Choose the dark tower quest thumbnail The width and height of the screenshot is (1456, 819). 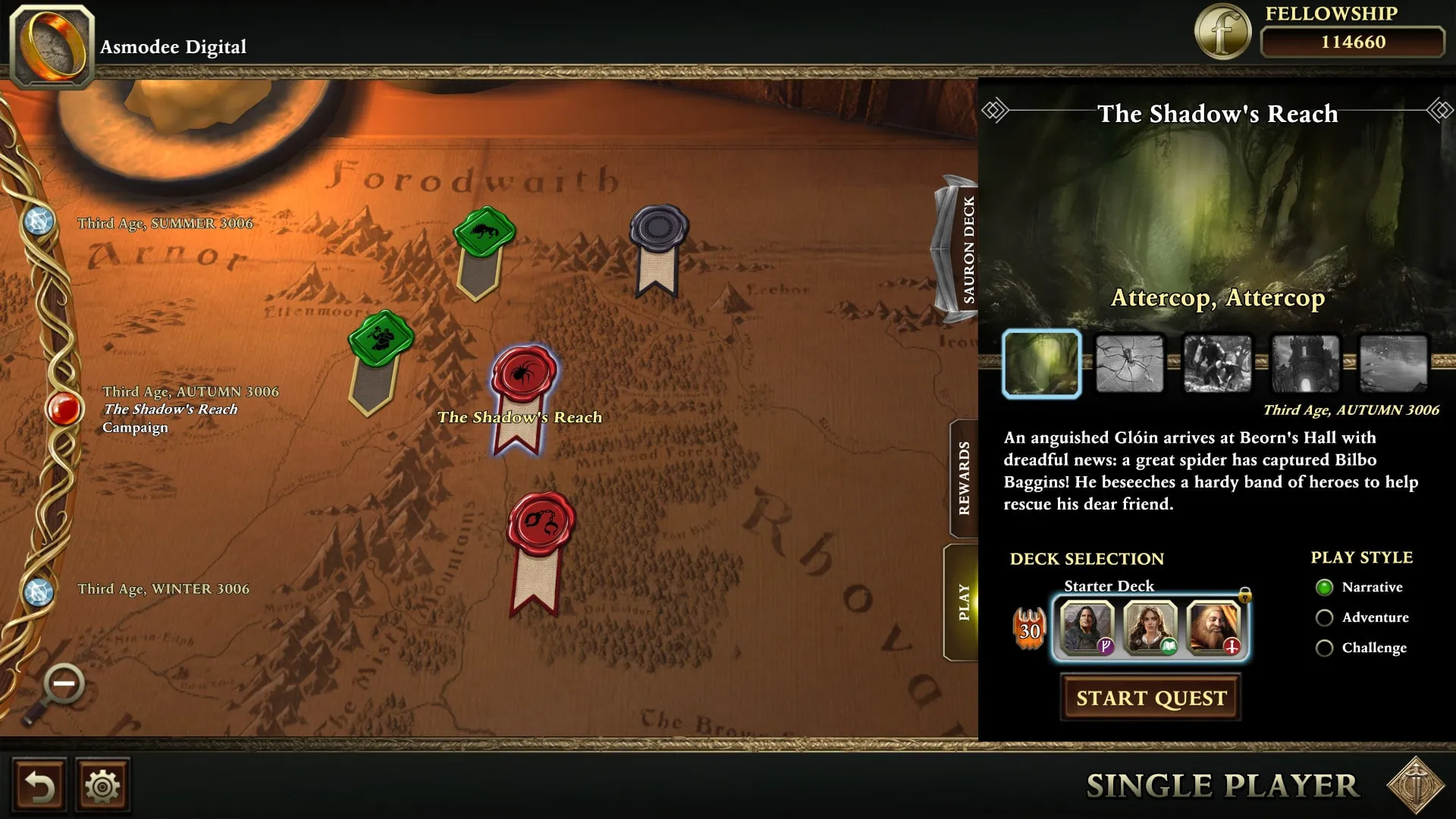click(x=1305, y=365)
